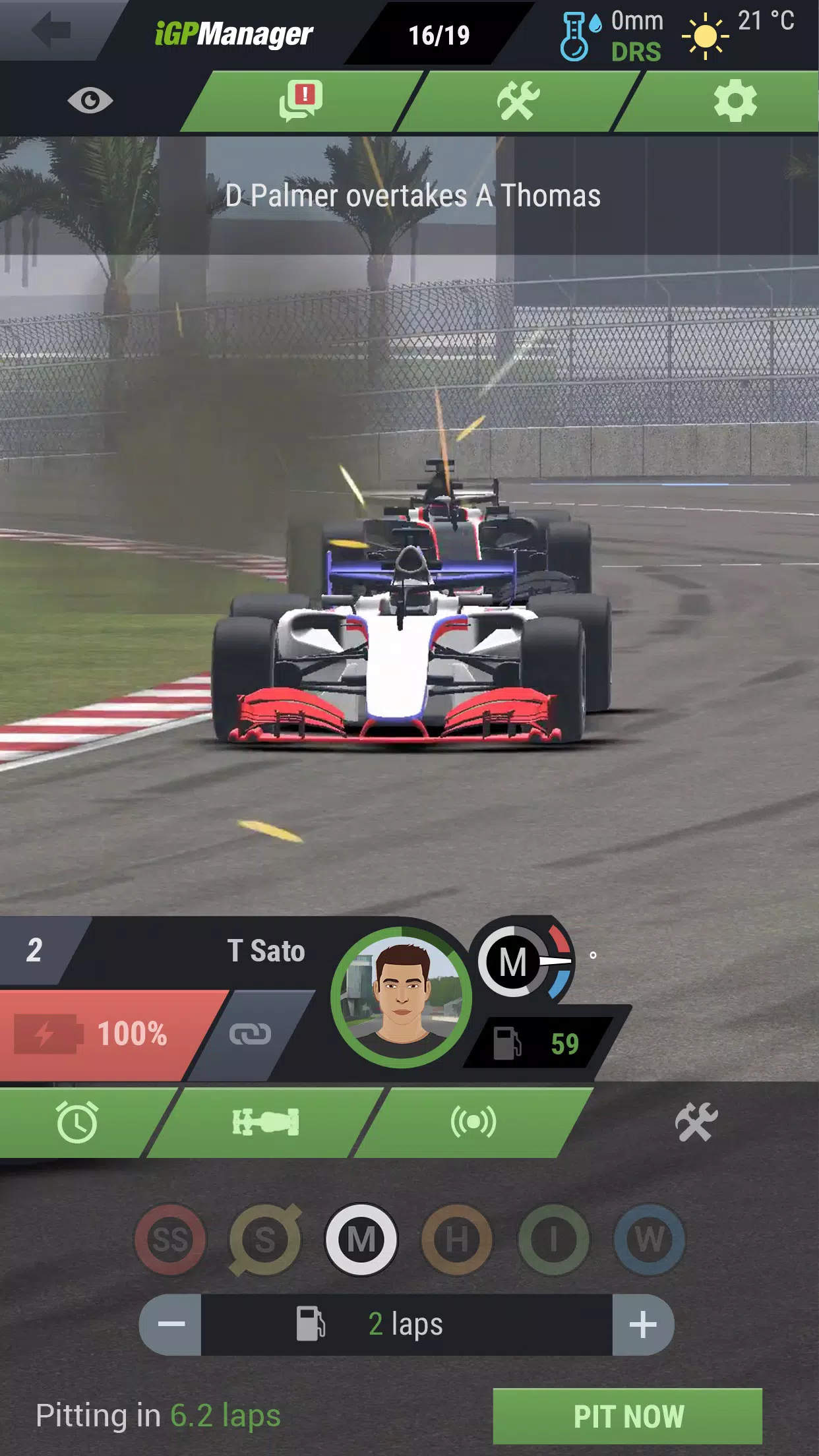The height and width of the screenshot is (1456, 819).
Task: Open the chat alerts tab
Action: (x=301, y=101)
